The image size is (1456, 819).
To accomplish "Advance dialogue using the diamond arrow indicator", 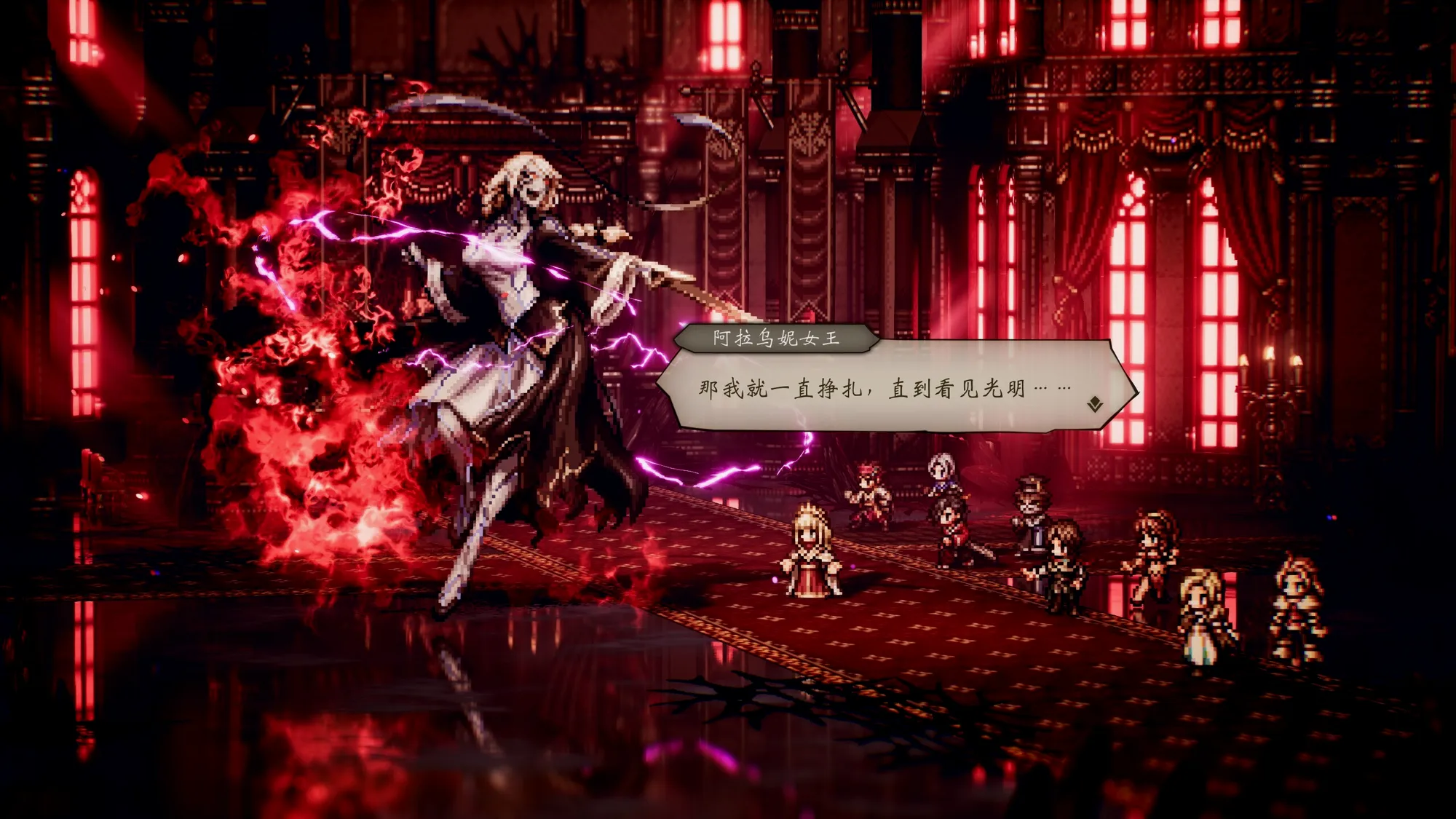I will pos(1094,404).
